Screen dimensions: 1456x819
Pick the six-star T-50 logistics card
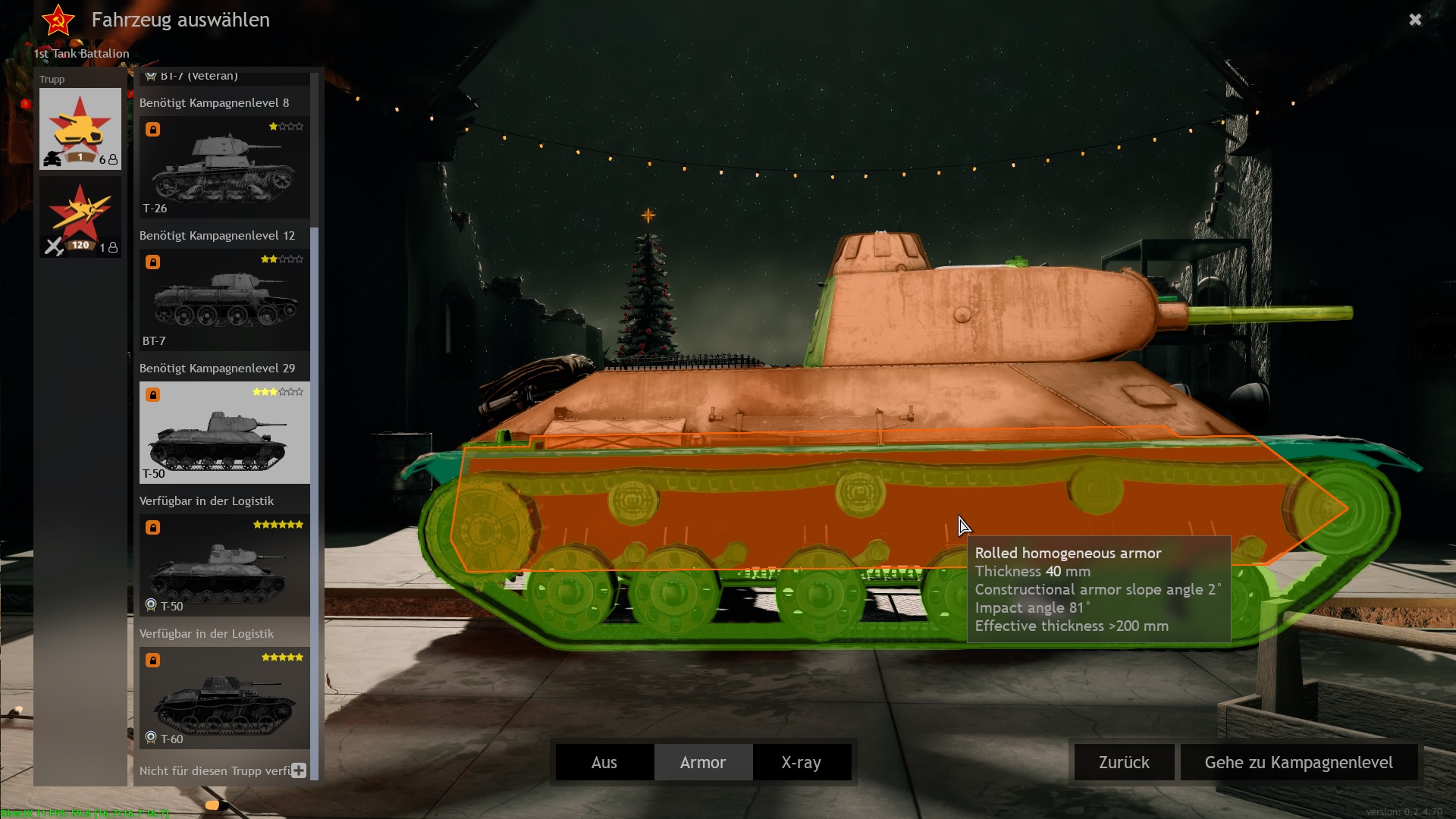tap(224, 565)
